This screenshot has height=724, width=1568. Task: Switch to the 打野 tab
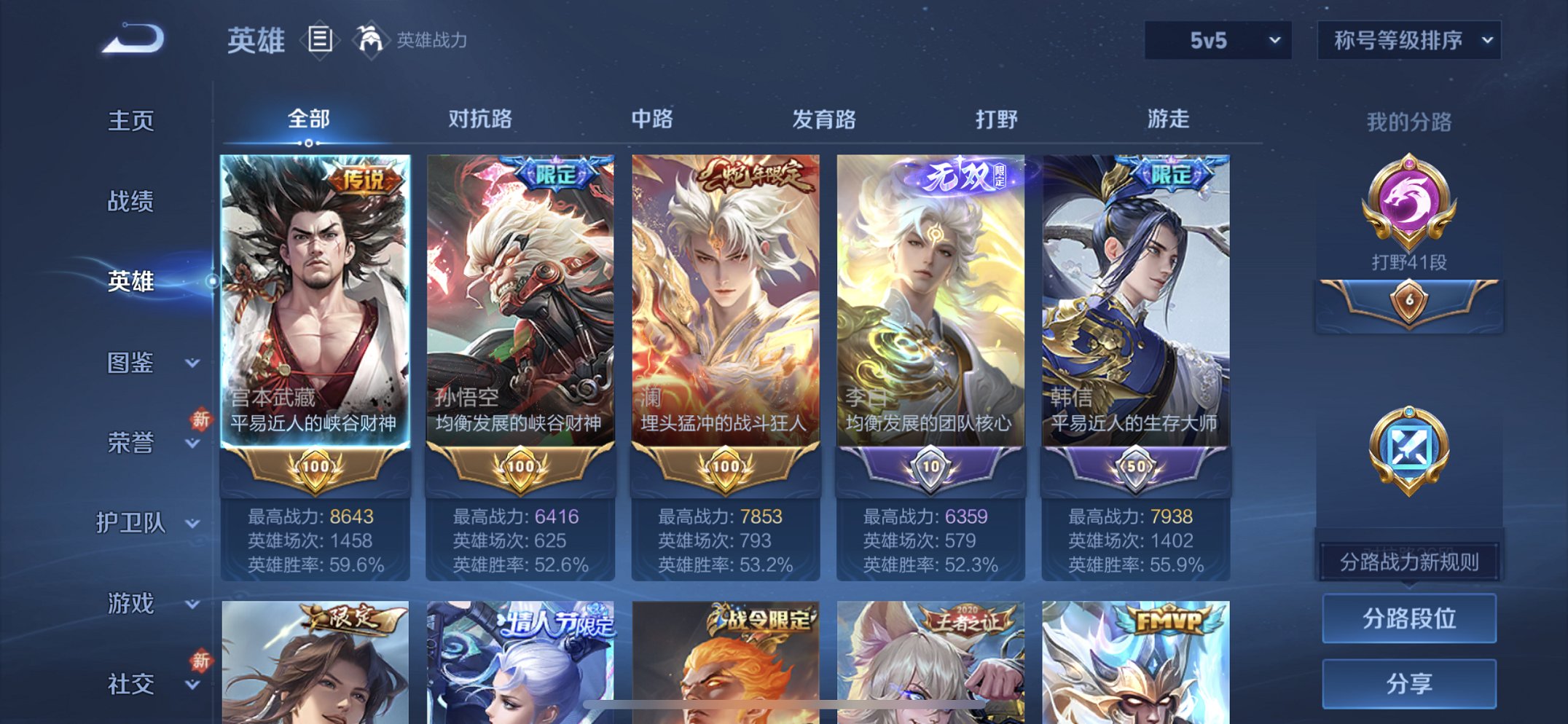[x=997, y=118]
